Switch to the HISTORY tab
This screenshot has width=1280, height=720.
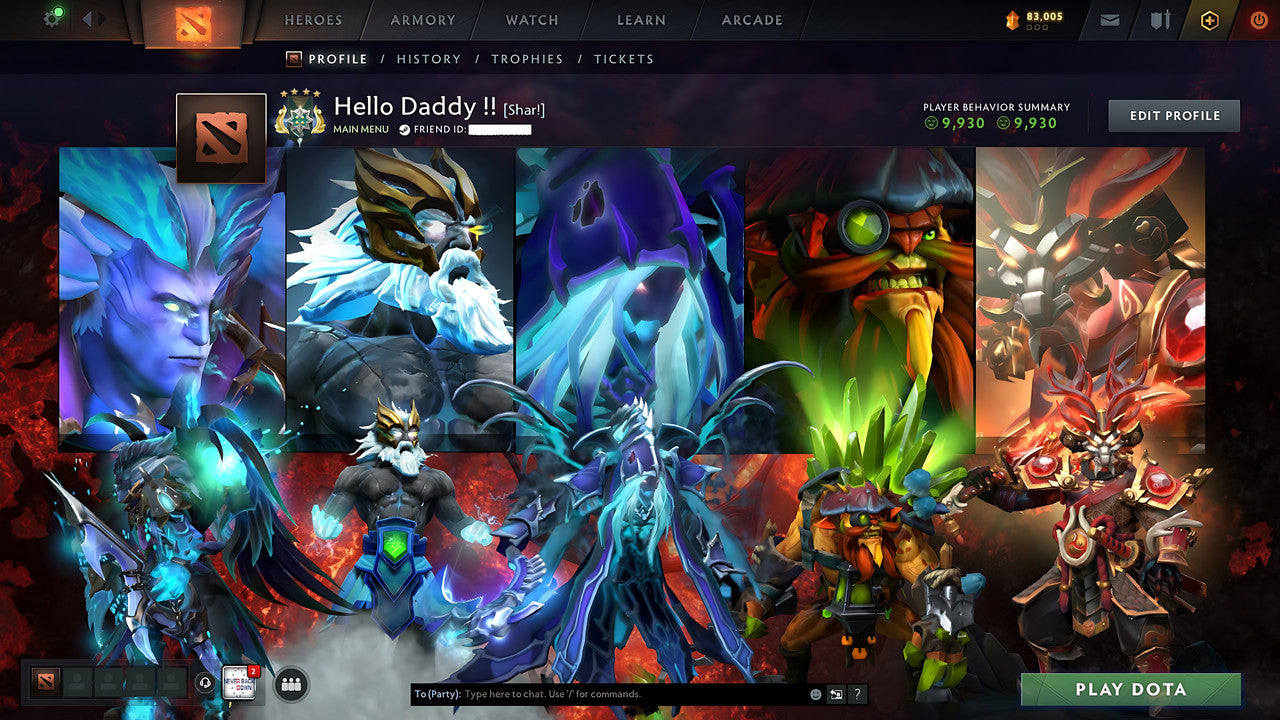pos(429,59)
